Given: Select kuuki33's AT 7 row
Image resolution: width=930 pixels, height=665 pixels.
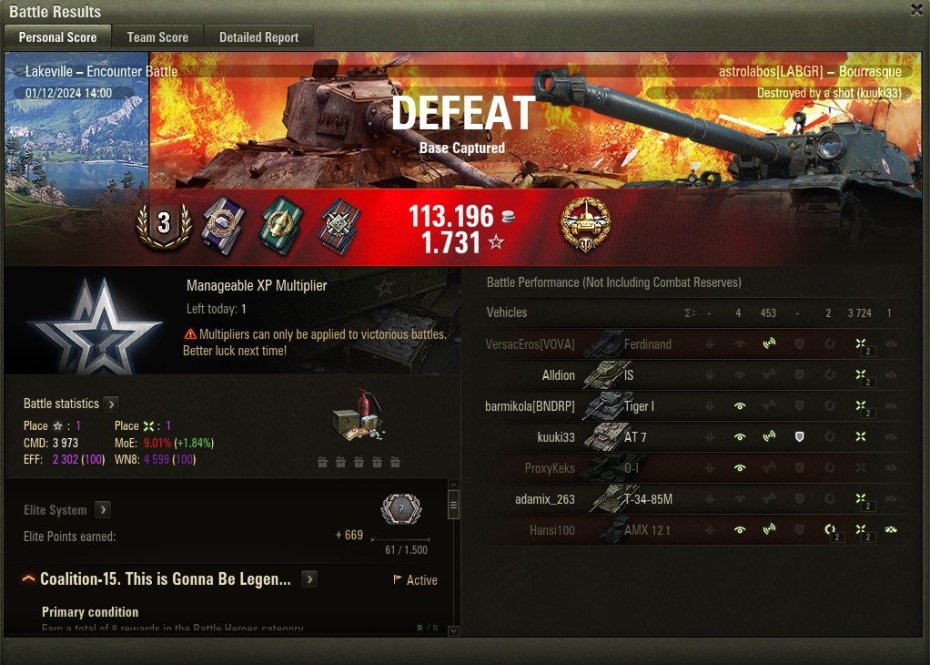Looking at the screenshot, I should [x=690, y=437].
